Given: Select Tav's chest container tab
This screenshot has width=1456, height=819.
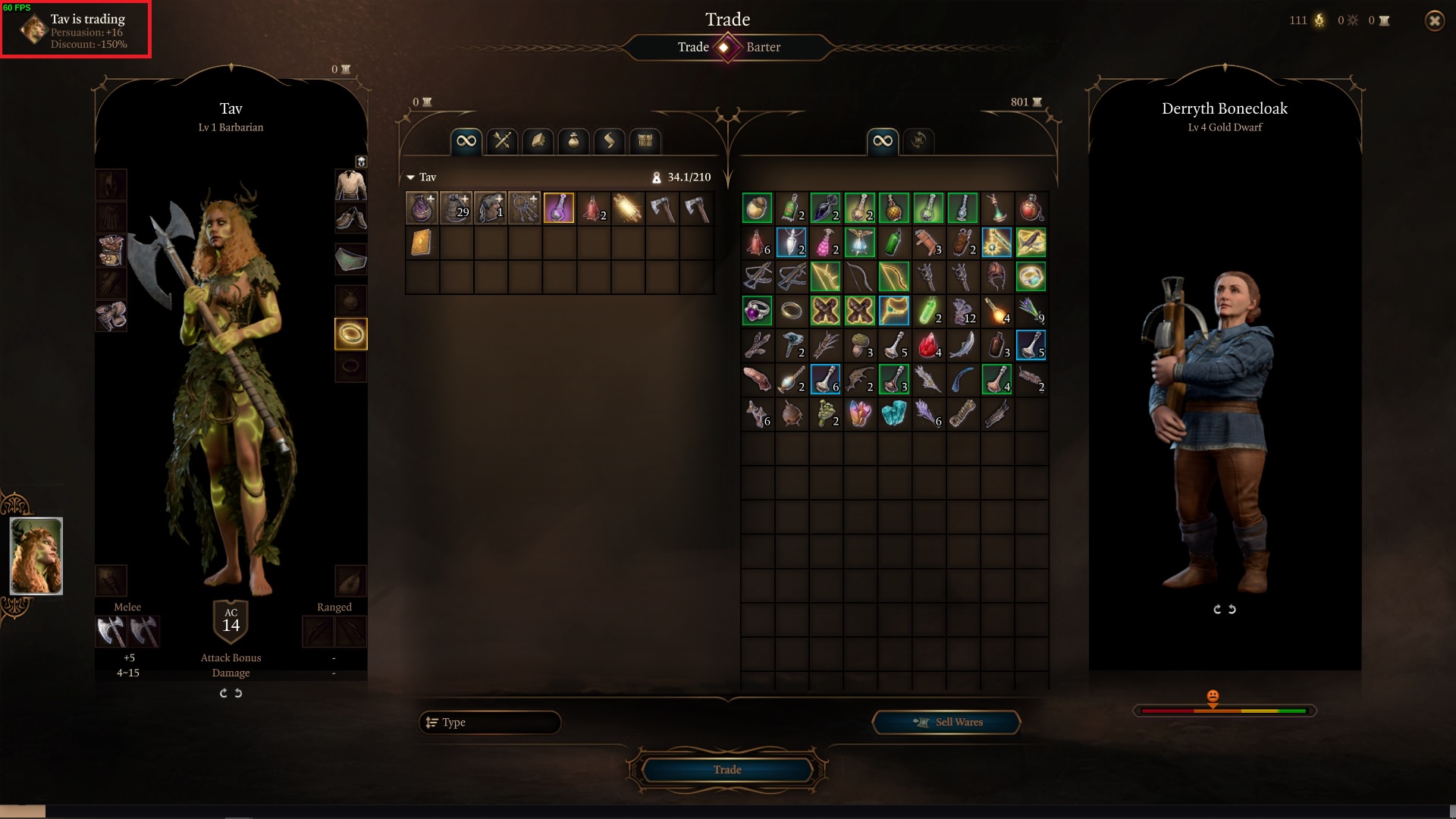Looking at the screenshot, I should point(645,141).
